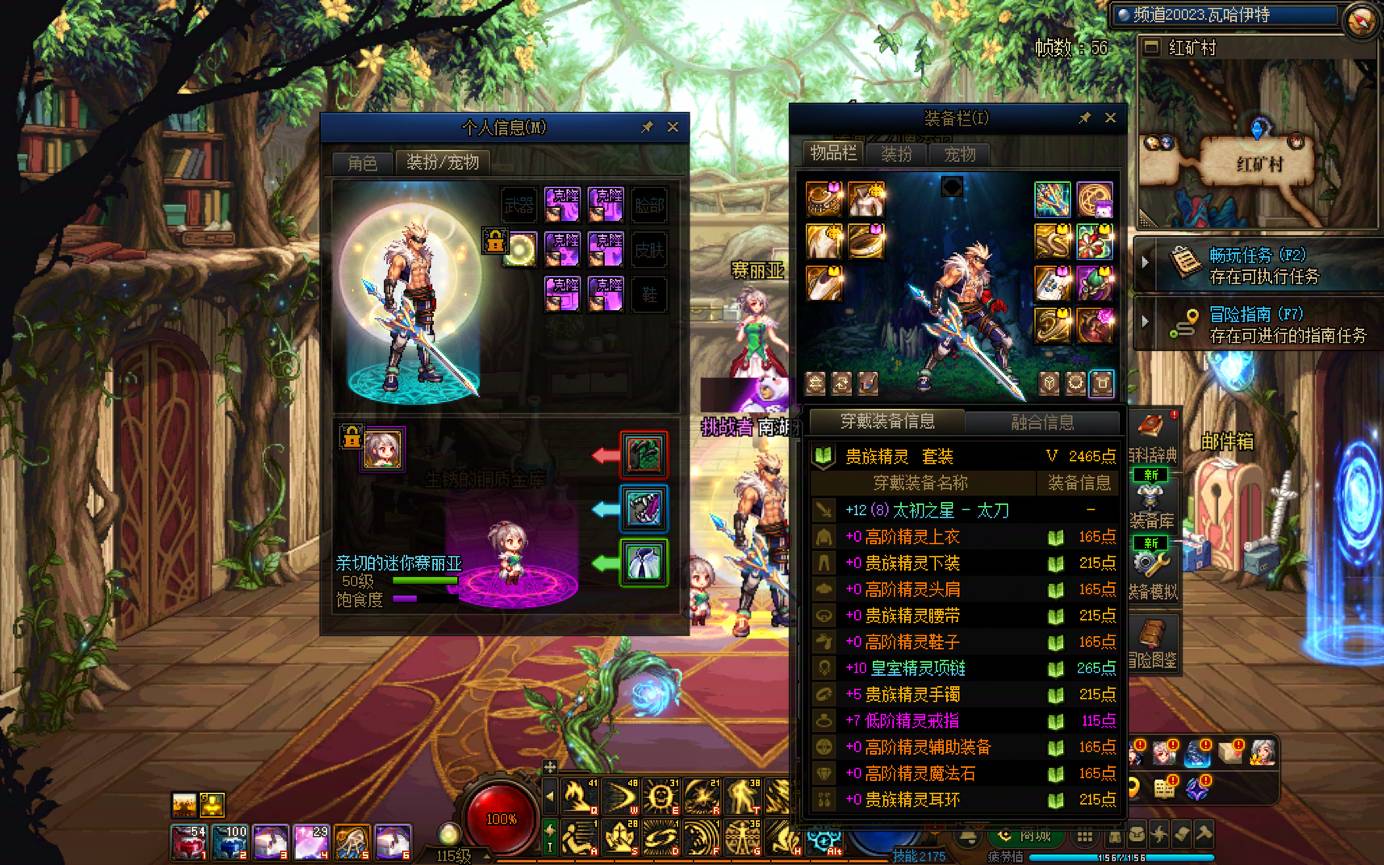Pin the 个人信息 window

point(647,127)
